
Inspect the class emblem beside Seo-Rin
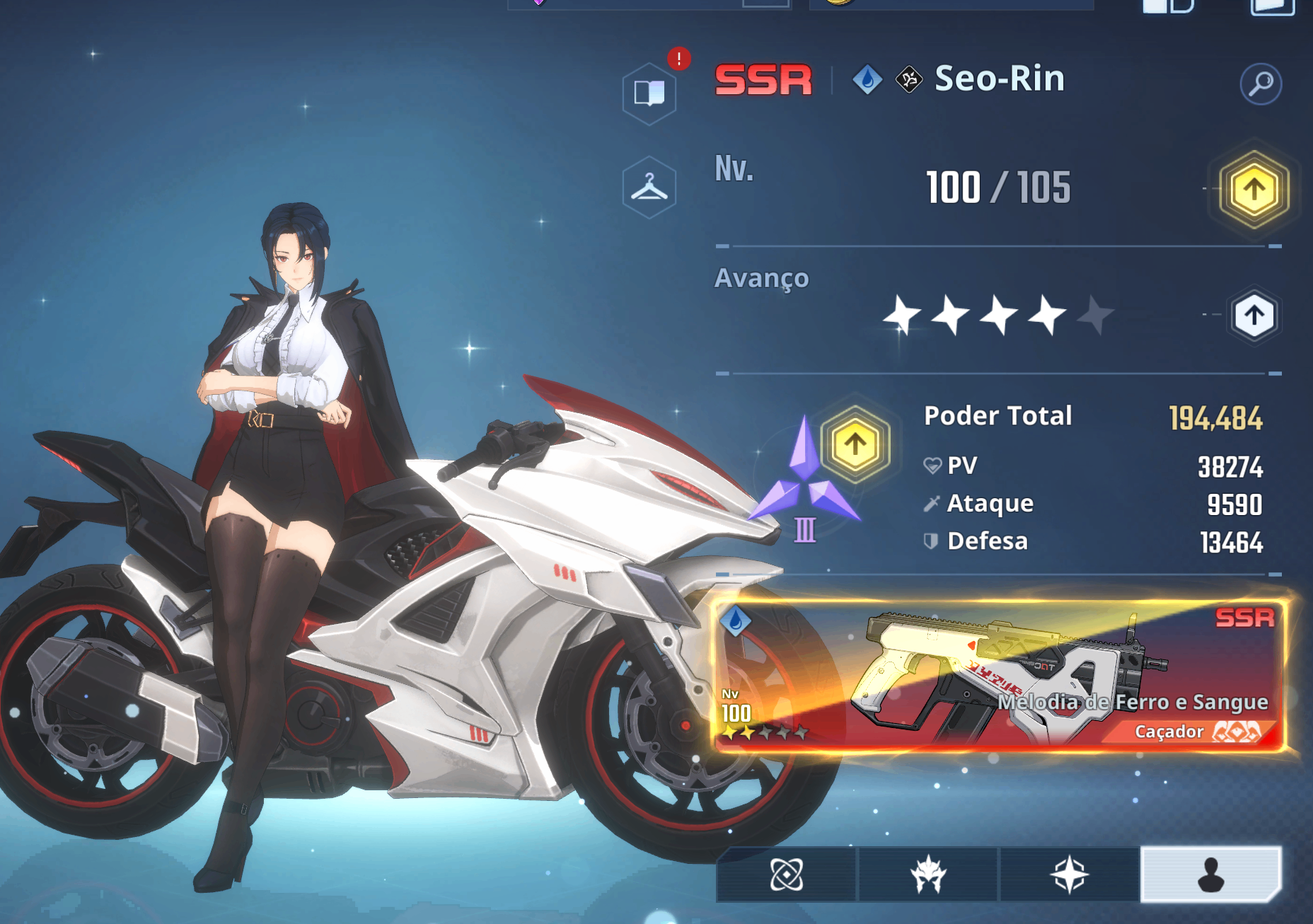pyautogui.click(x=909, y=79)
